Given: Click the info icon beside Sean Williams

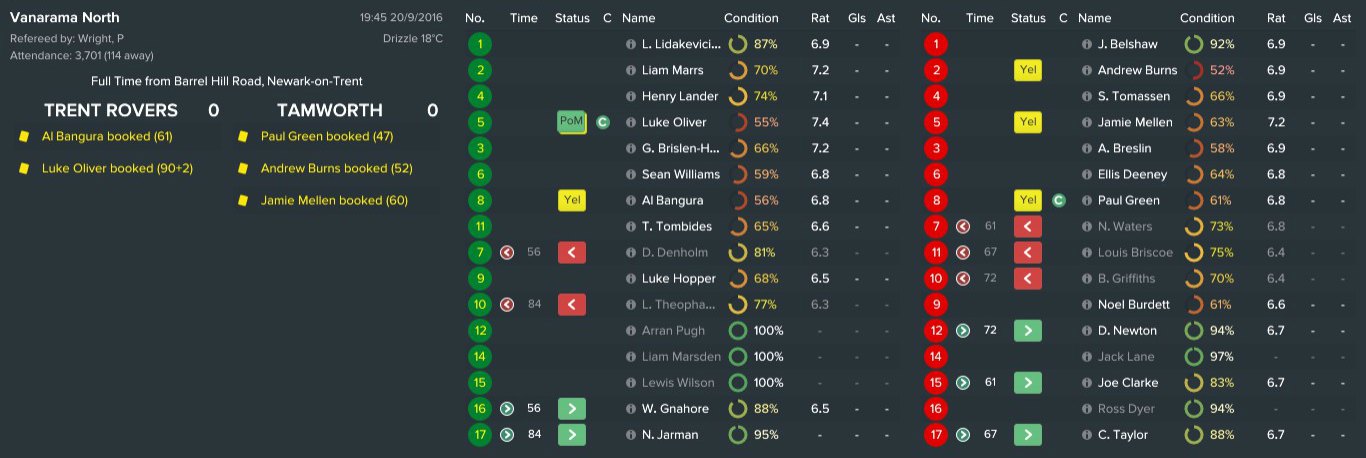Looking at the screenshot, I should click(x=630, y=174).
